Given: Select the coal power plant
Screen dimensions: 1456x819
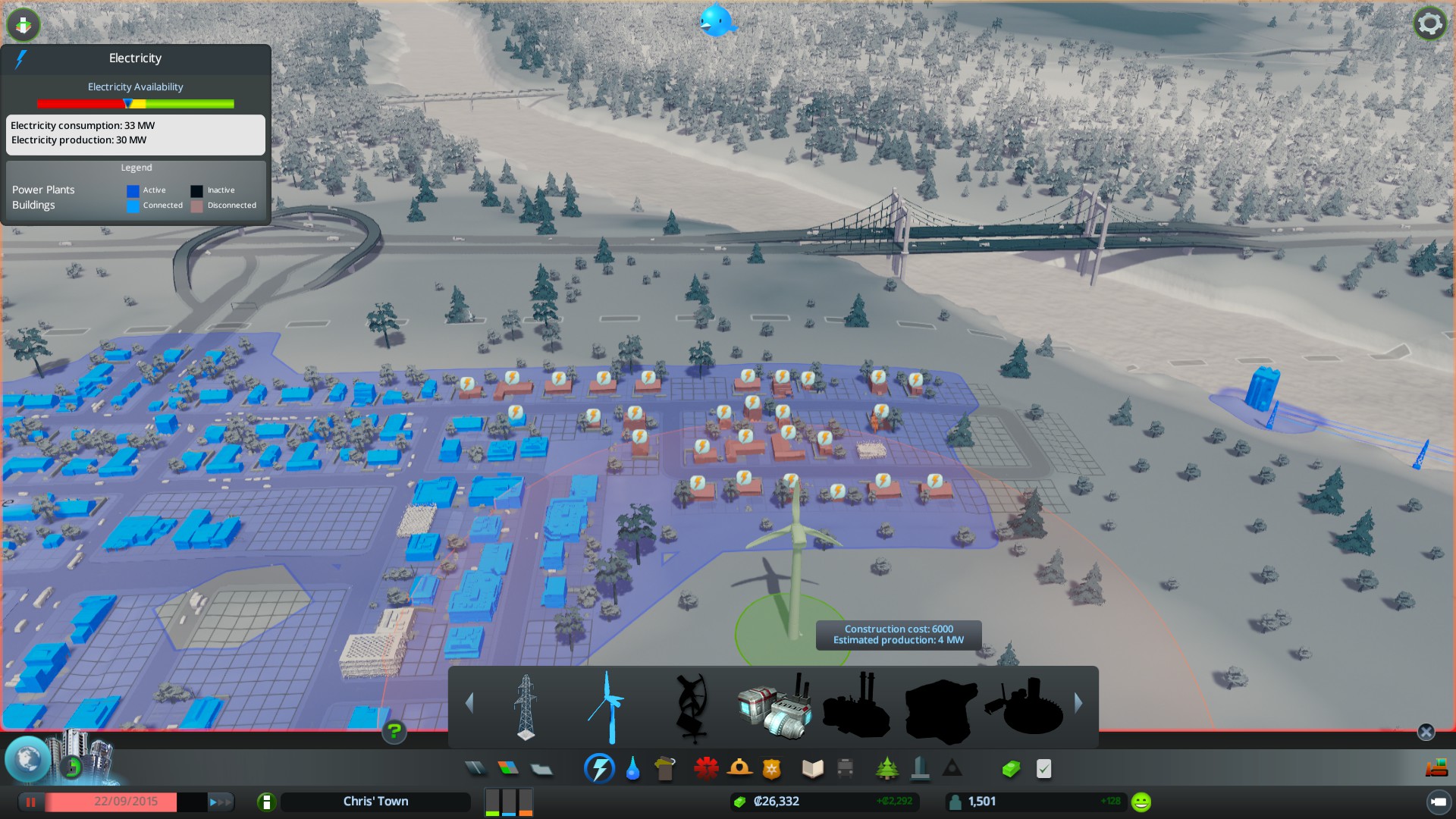Looking at the screenshot, I should [774, 708].
